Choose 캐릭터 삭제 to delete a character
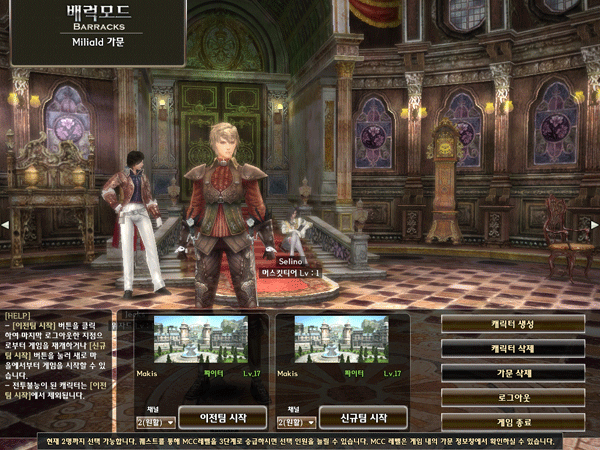 [x=513, y=348]
